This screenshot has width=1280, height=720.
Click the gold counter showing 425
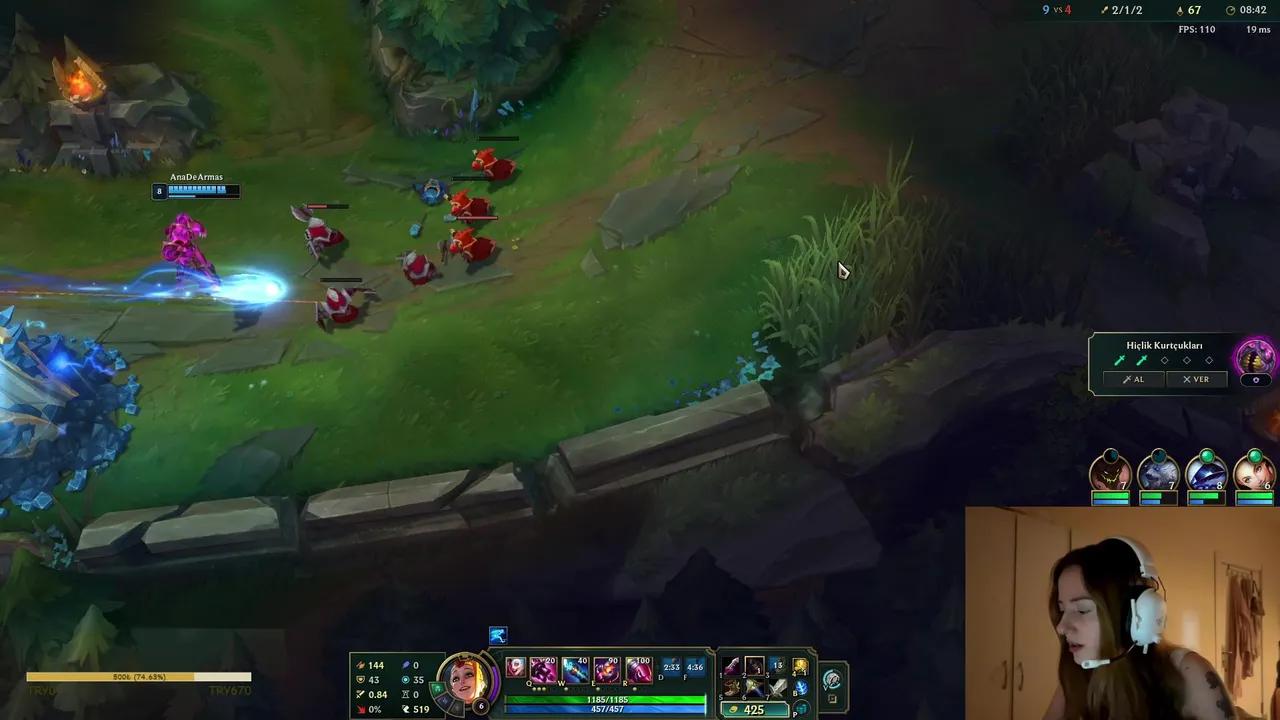coord(753,708)
